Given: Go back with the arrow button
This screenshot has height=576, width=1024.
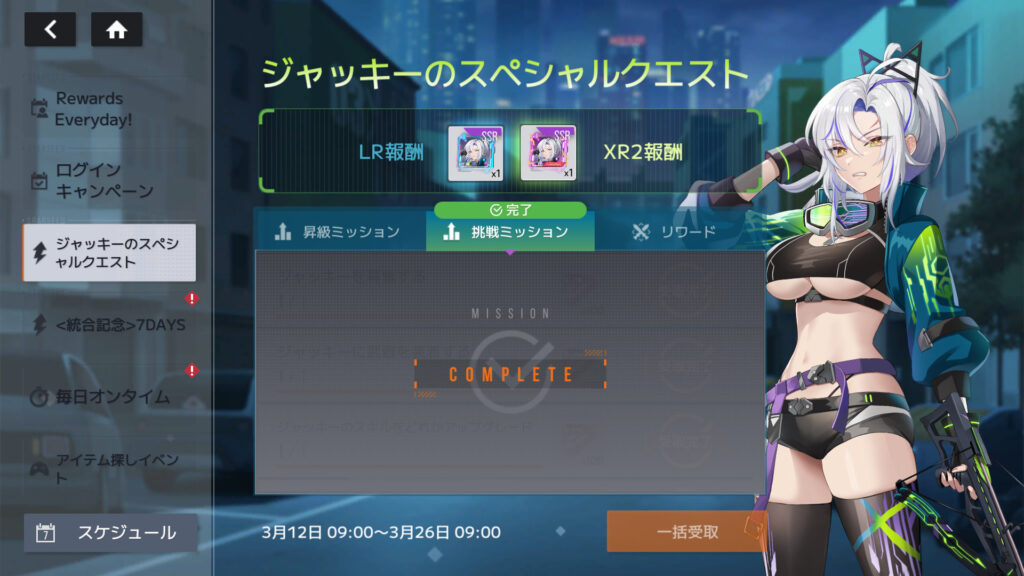Looking at the screenshot, I should pyautogui.click(x=50, y=30).
